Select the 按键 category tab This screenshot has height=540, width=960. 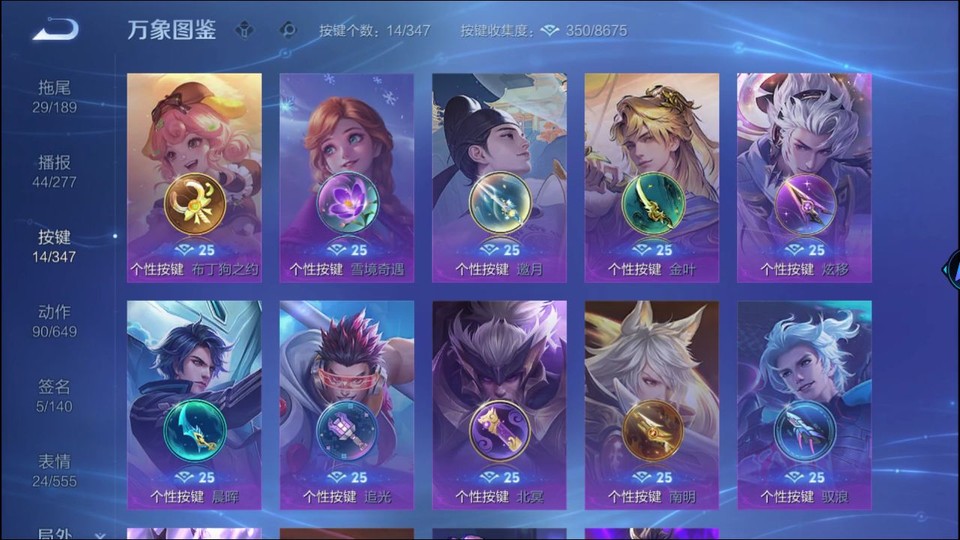[54, 246]
